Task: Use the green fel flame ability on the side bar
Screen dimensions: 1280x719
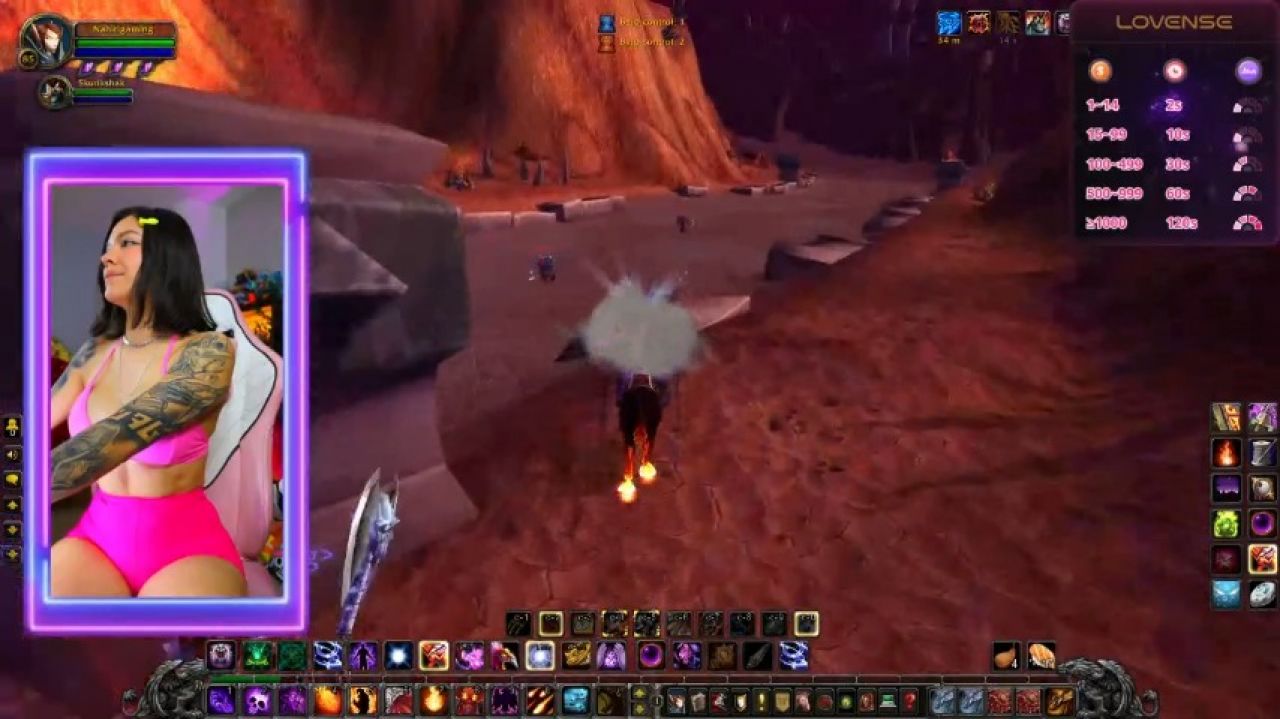Action: tap(1226, 523)
